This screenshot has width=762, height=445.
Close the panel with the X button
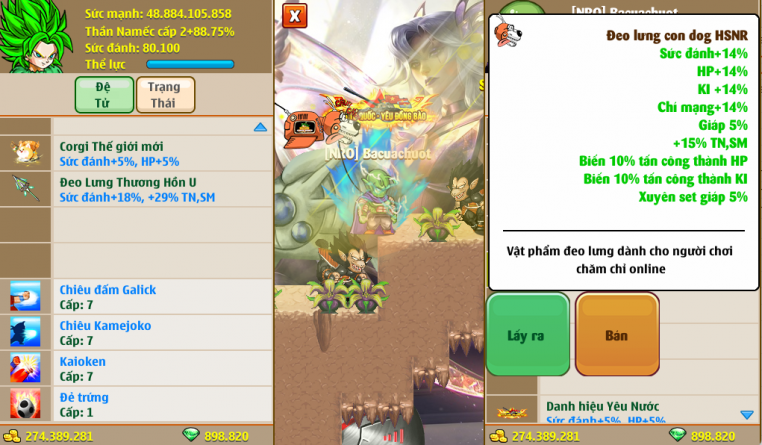[x=294, y=16]
